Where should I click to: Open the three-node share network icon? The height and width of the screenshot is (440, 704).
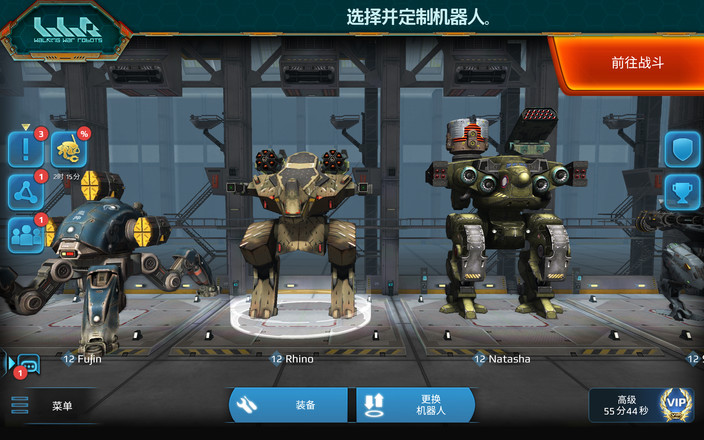click(25, 192)
